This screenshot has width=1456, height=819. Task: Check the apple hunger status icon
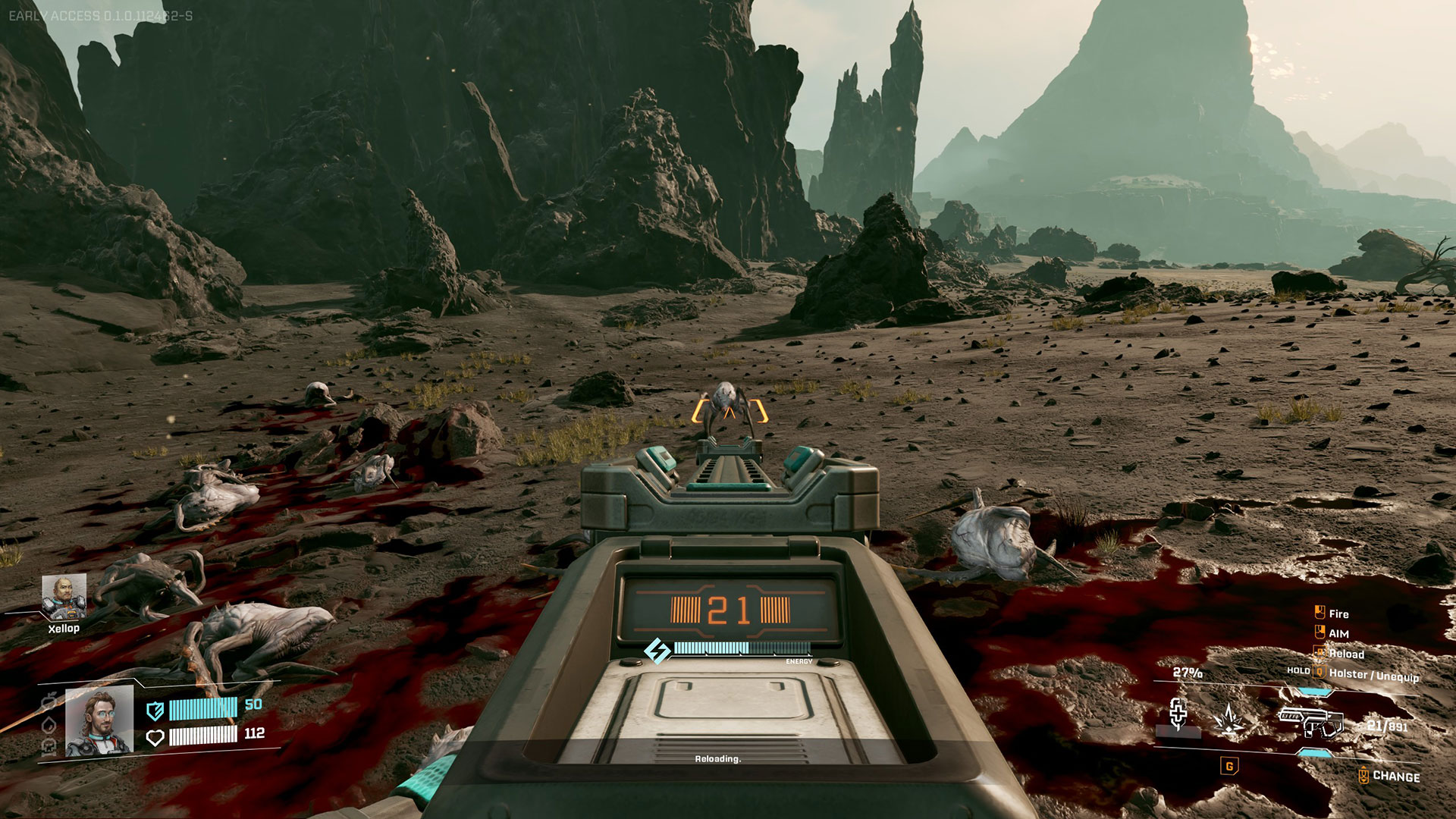(x=49, y=698)
